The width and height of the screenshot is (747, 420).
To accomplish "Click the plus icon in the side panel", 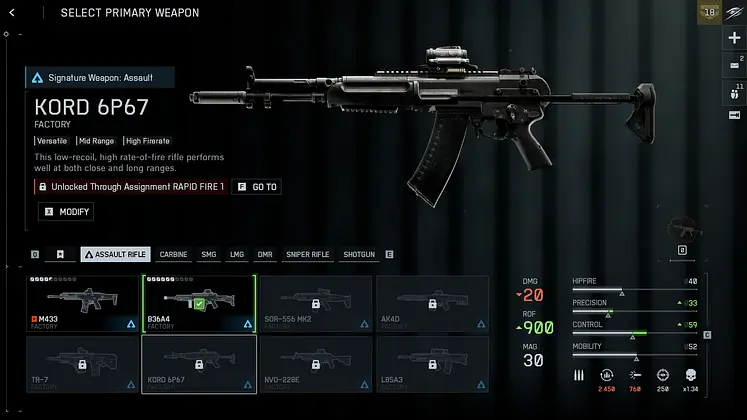I will click(x=734, y=38).
